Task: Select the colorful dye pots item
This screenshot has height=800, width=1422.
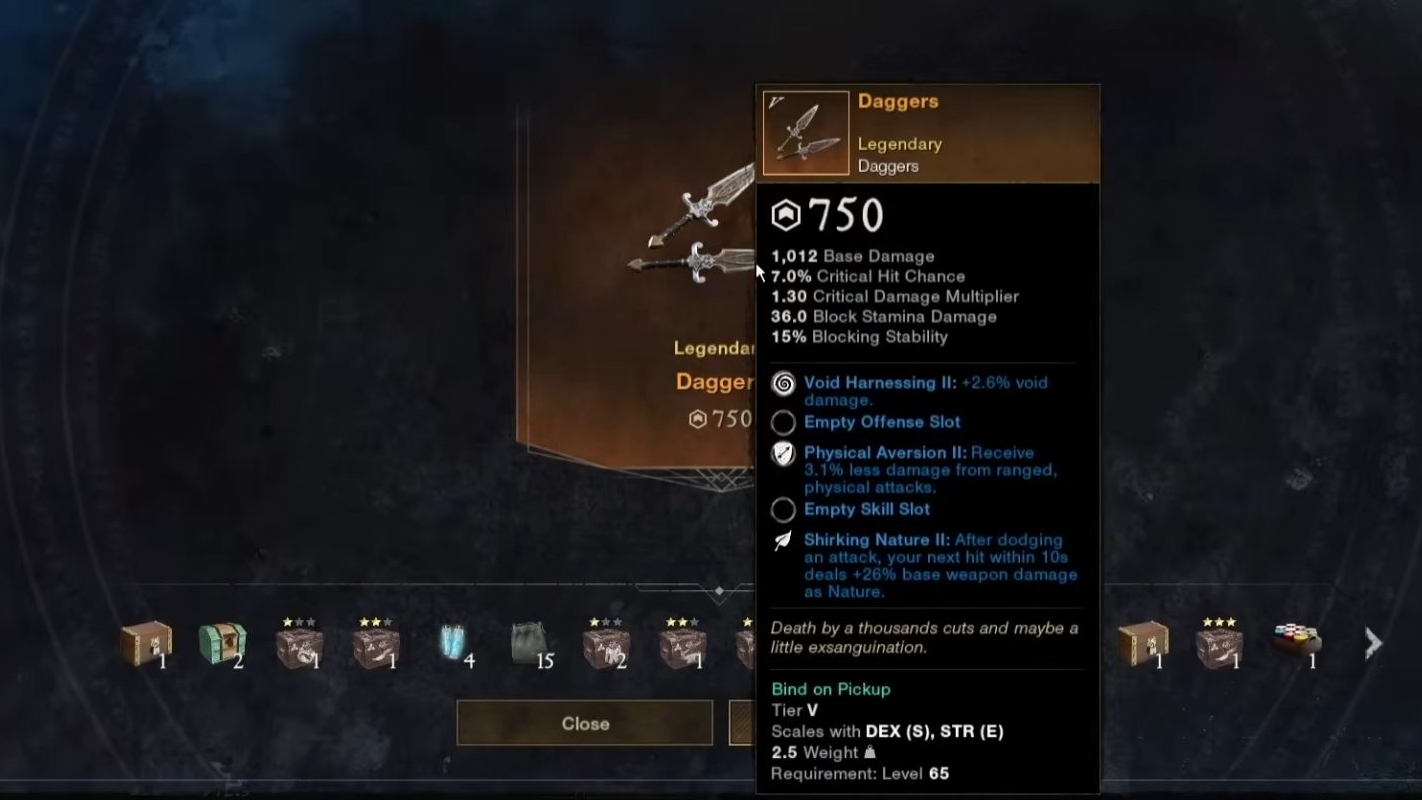Action: [x=1295, y=641]
